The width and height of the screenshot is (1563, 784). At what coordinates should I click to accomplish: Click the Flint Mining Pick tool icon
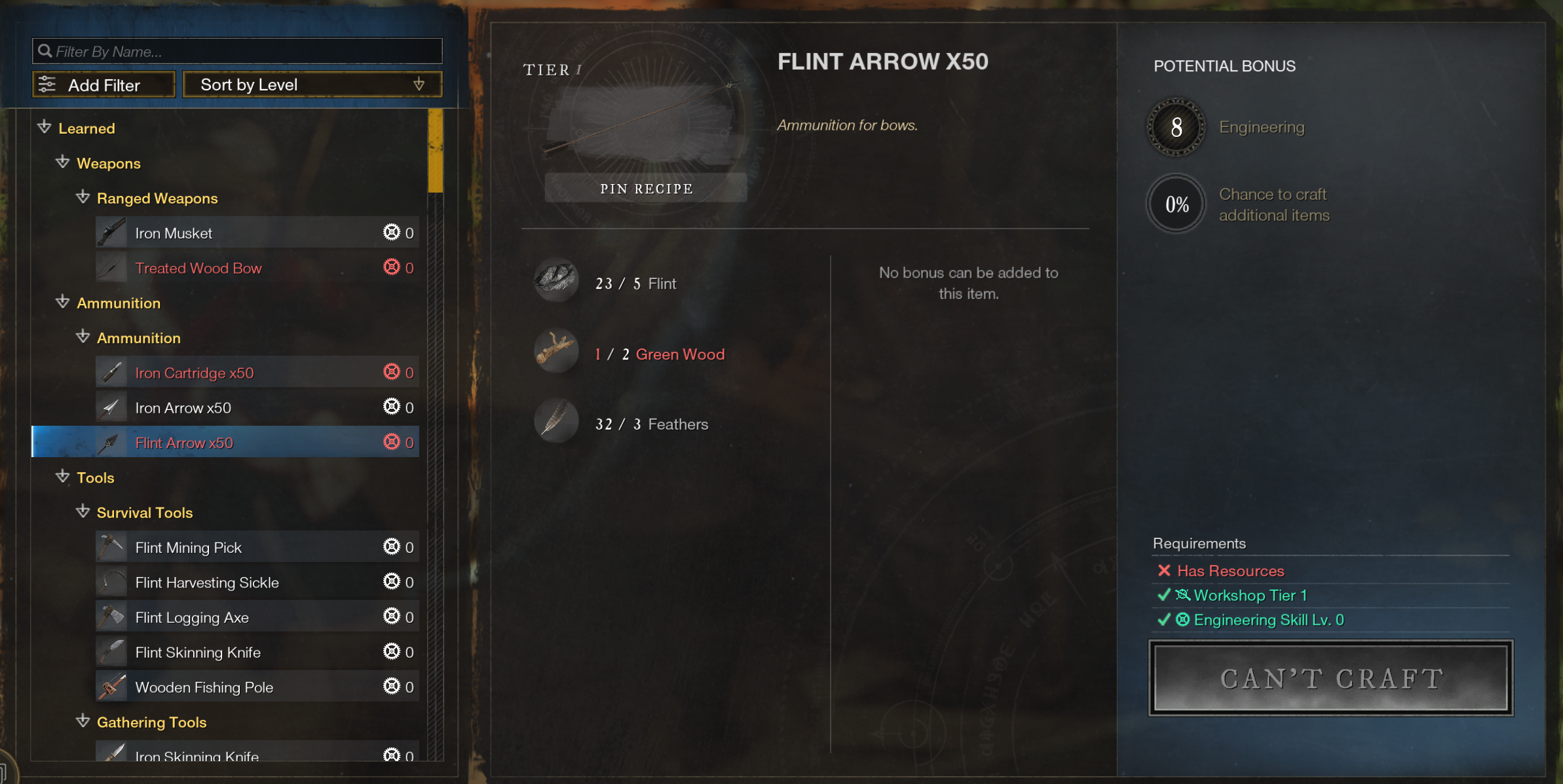point(111,546)
